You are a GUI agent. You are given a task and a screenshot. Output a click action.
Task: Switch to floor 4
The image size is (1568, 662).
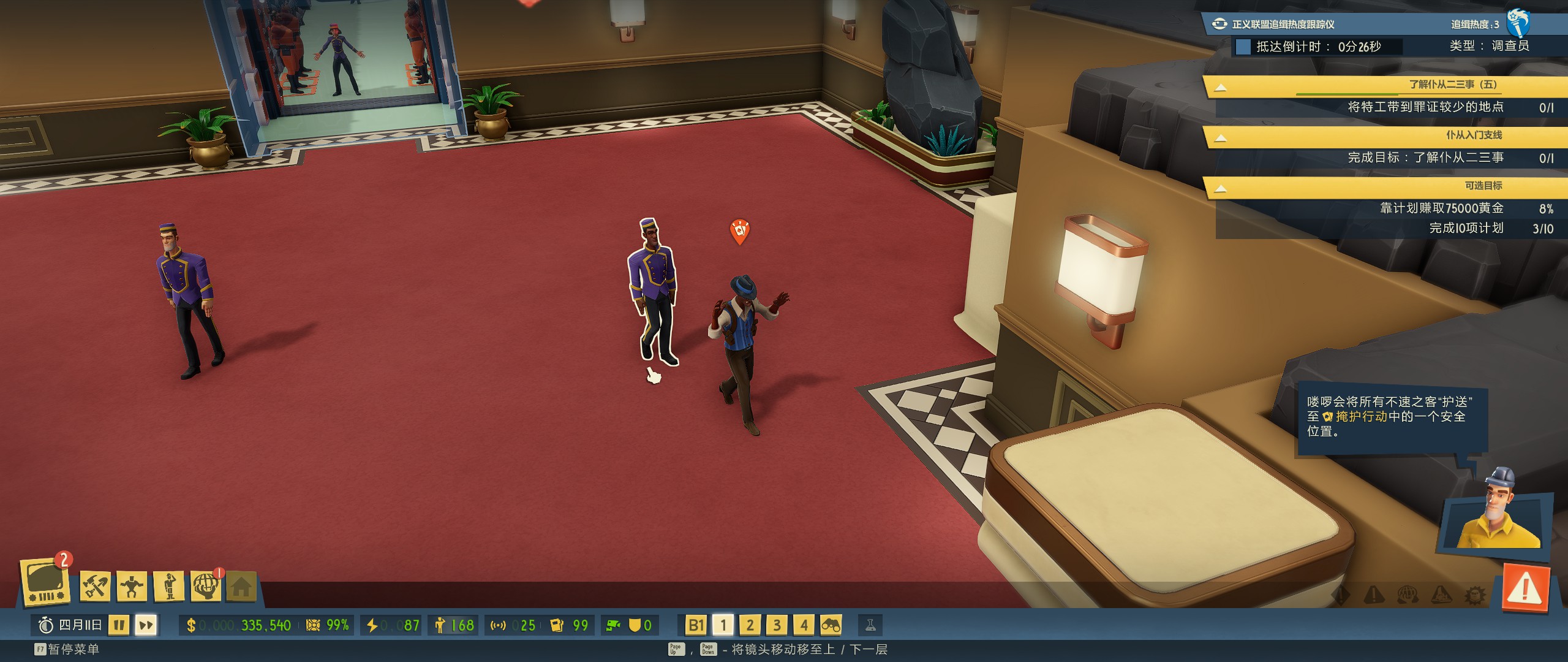click(x=804, y=625)
